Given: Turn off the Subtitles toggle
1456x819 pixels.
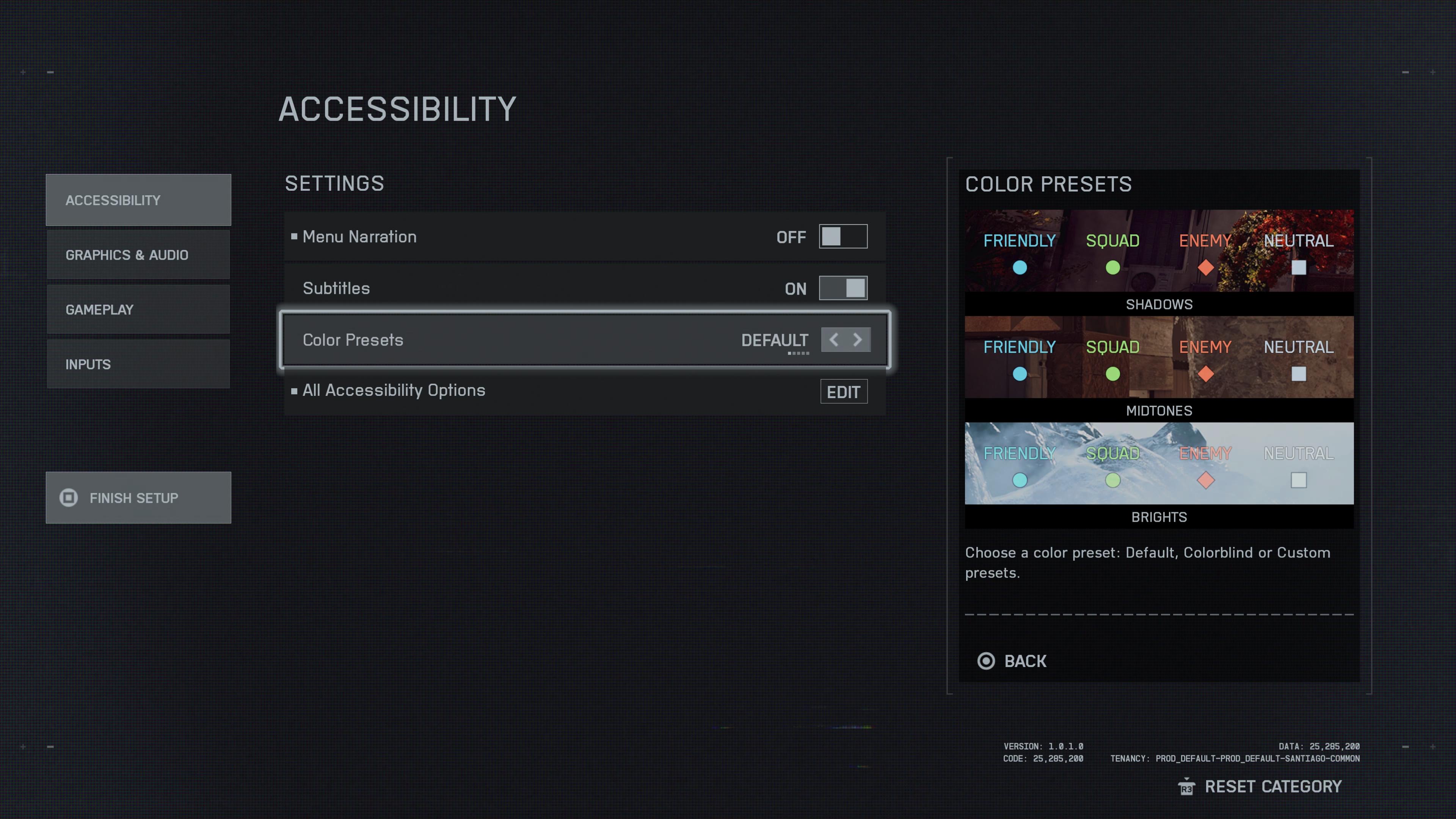Looking at the screenshot, I should point(843,288).
